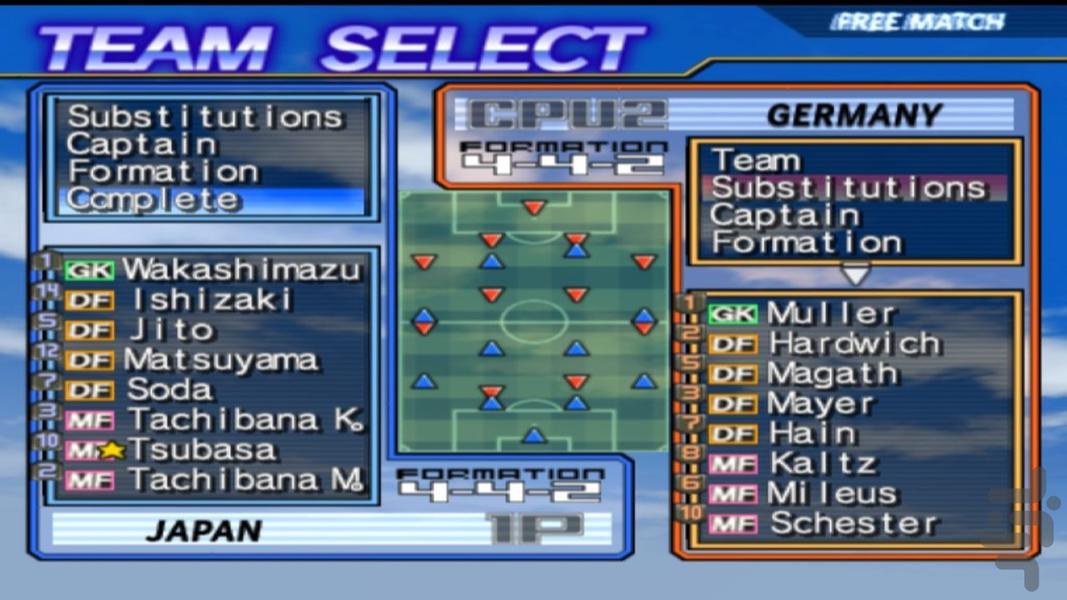Click the down arrow below Germany's menu
Viewport: 1067px width, 600px height.
coord(855,273)
